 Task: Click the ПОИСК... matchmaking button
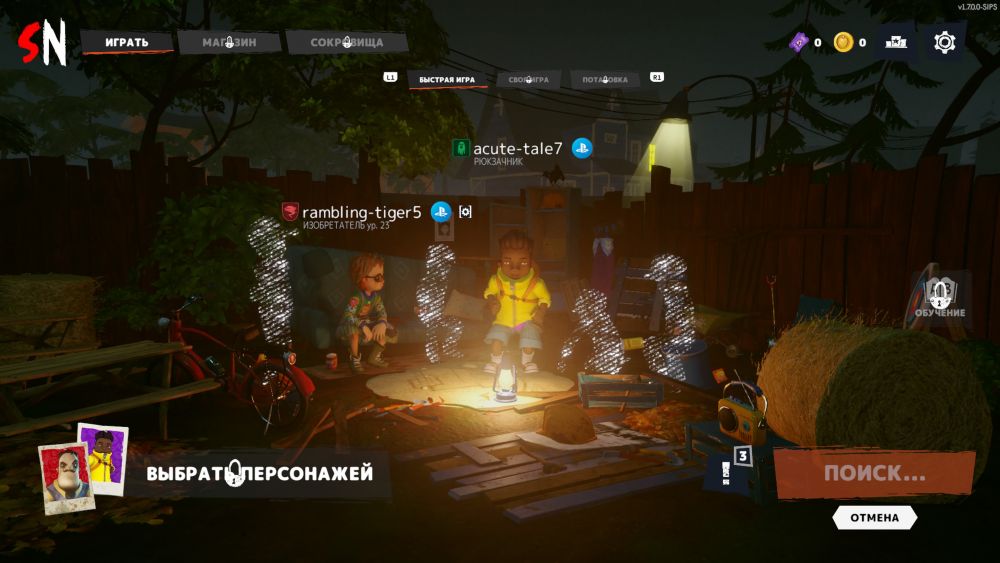click(x=874, y=473)
